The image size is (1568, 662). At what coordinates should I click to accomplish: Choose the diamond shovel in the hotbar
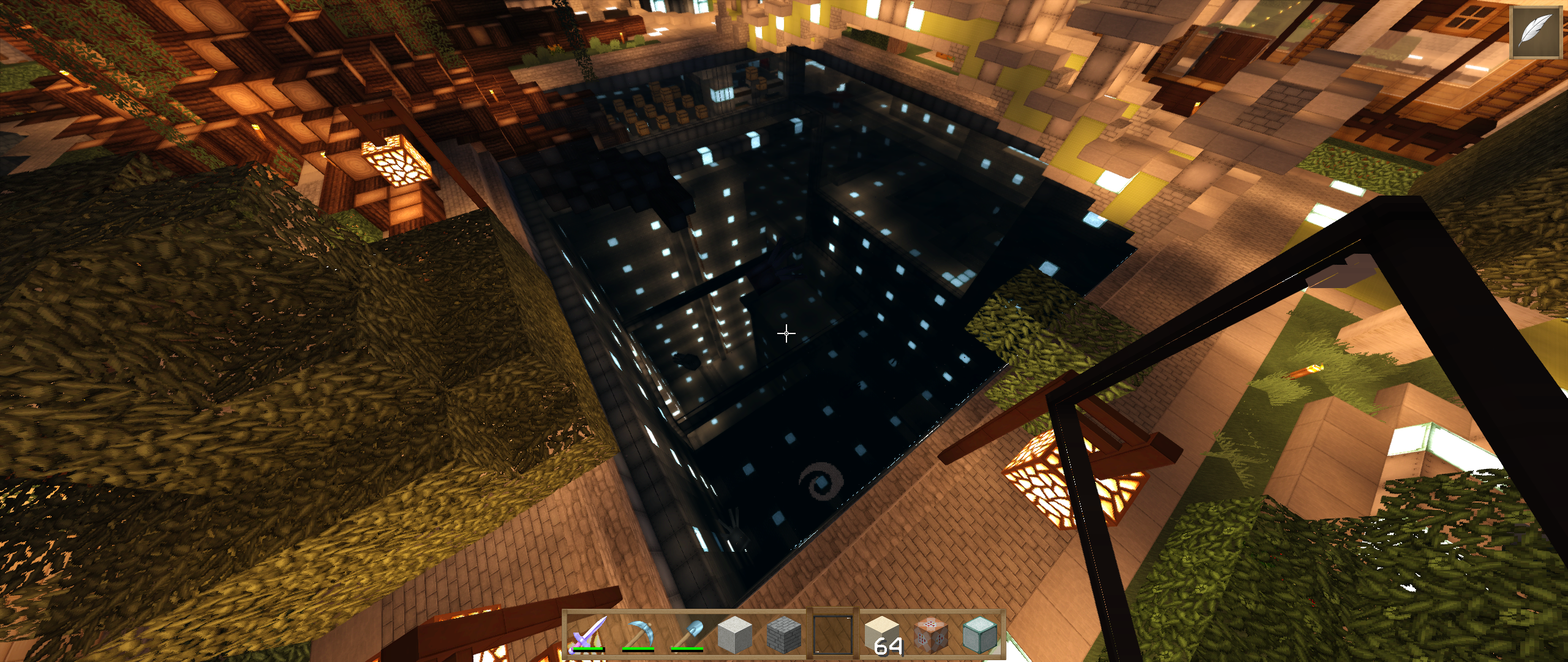point(686,634)
